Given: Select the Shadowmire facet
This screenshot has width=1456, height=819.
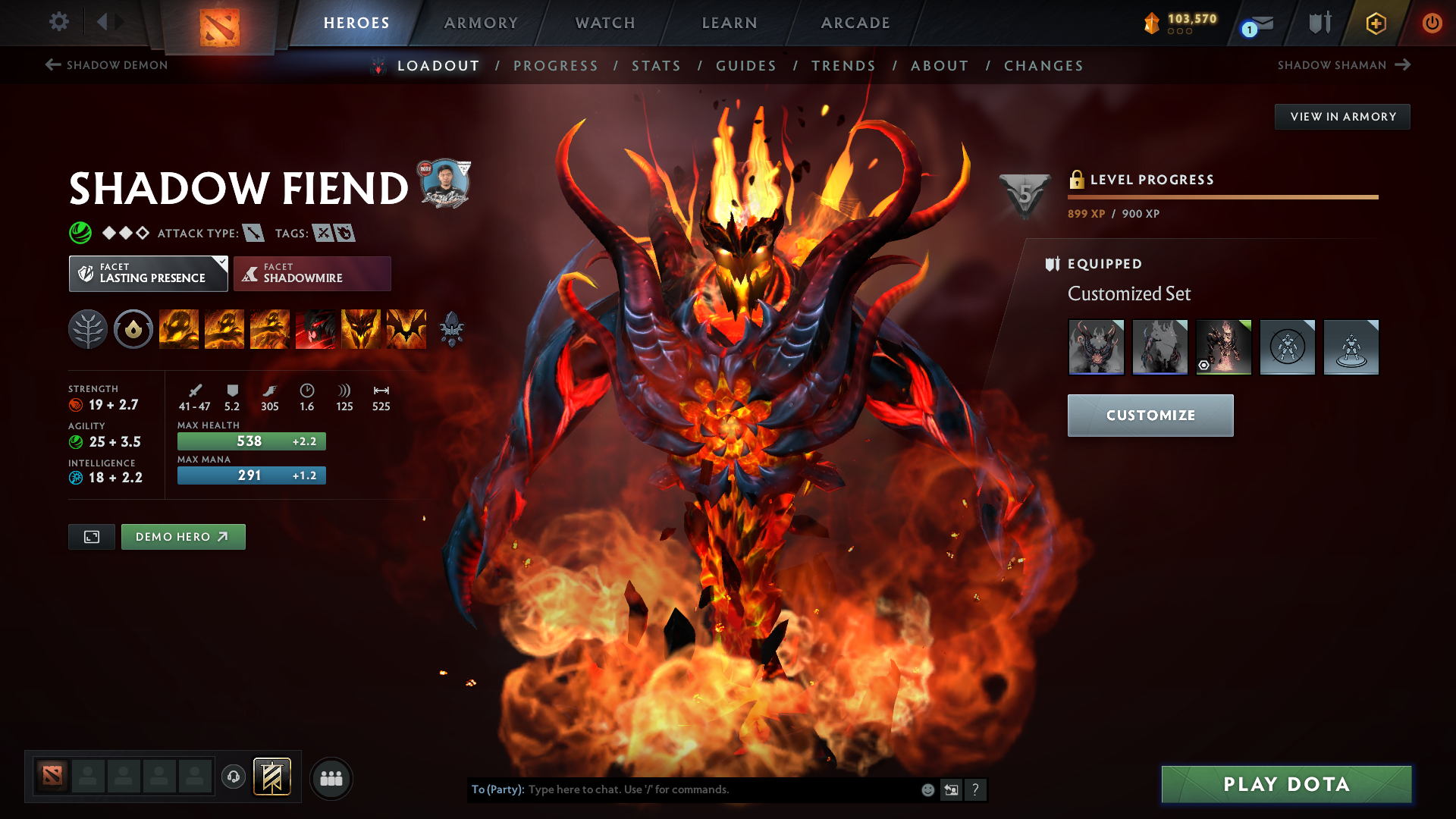Looking at the screenshot, I should [x=312, y=273].
